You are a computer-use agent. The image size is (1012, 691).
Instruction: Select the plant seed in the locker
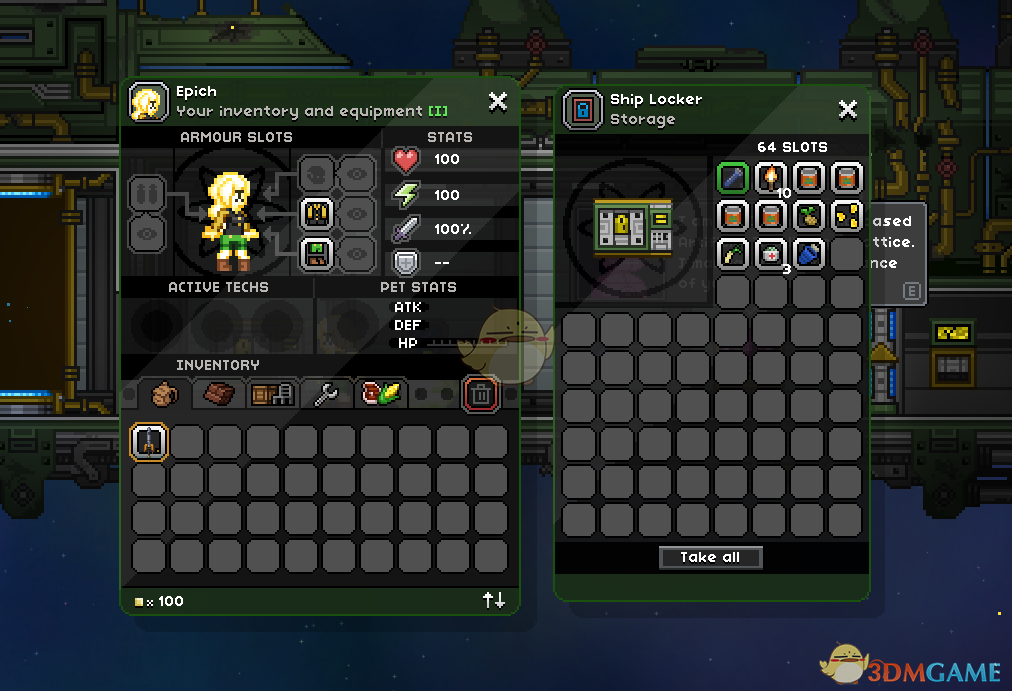click(x=809, y=216)
